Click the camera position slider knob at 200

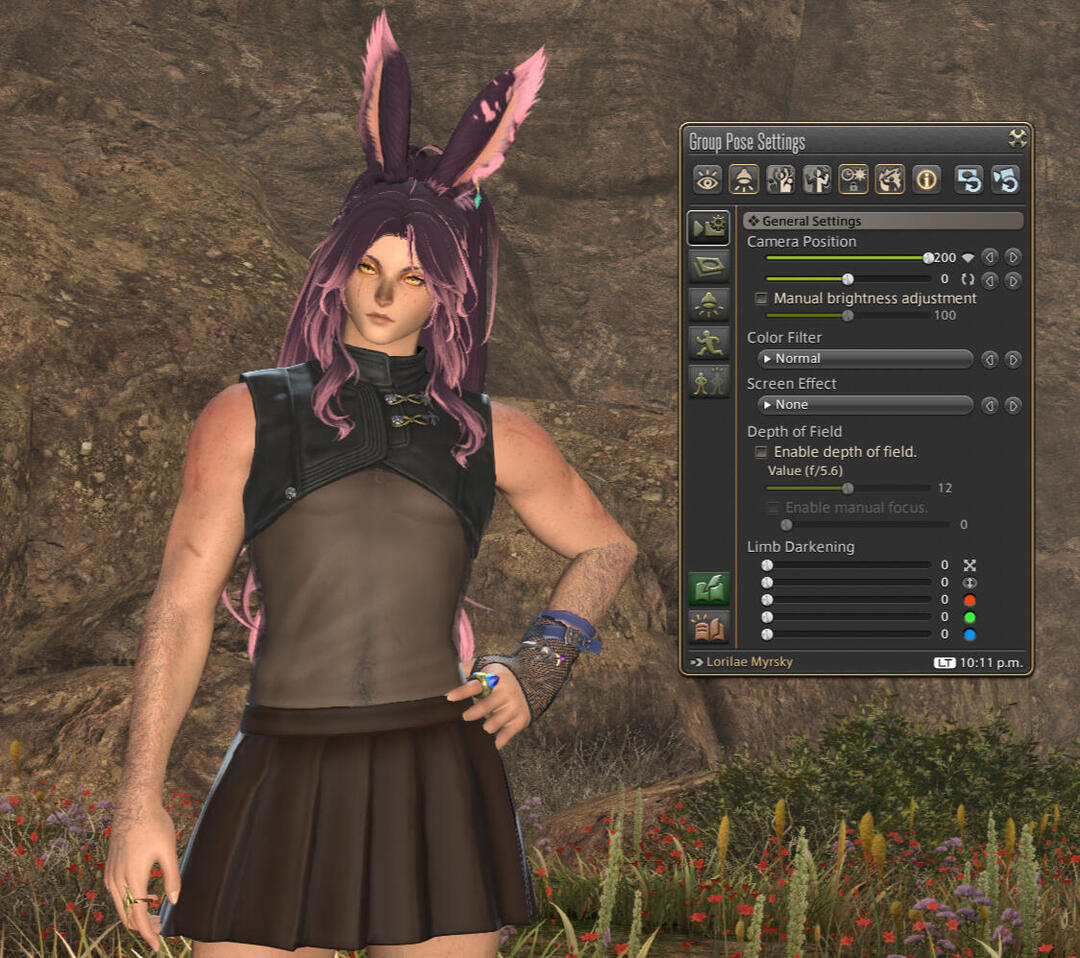coord(928,258)
